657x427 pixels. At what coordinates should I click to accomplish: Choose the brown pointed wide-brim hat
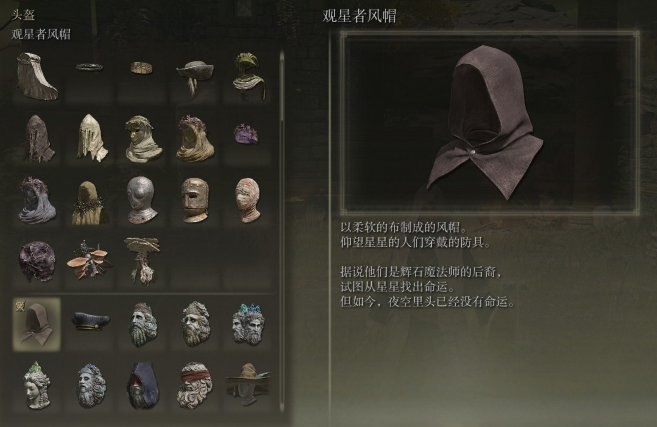(247, 384)
